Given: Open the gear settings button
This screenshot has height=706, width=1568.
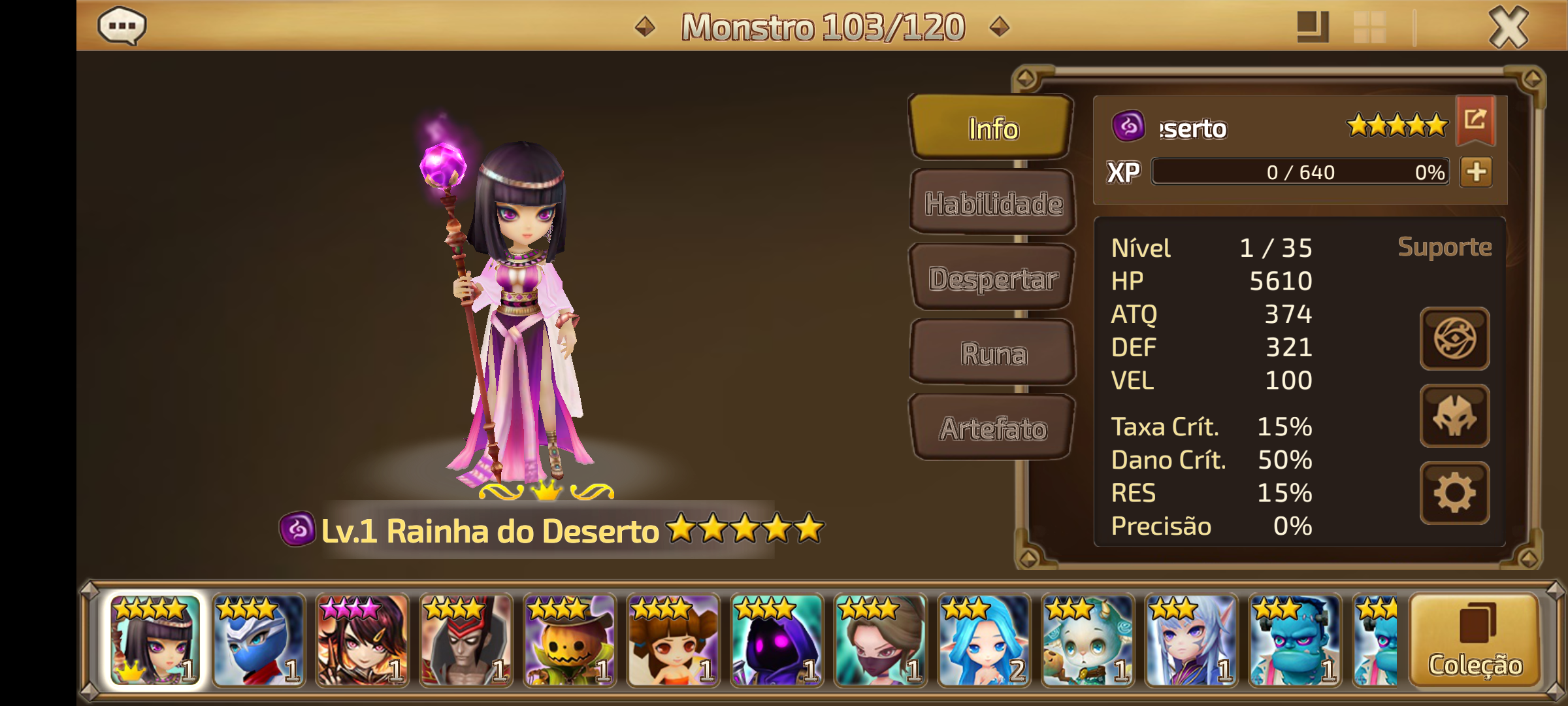Looking at the screenshot, I should pyautogui.click(x=1454, y=493).
